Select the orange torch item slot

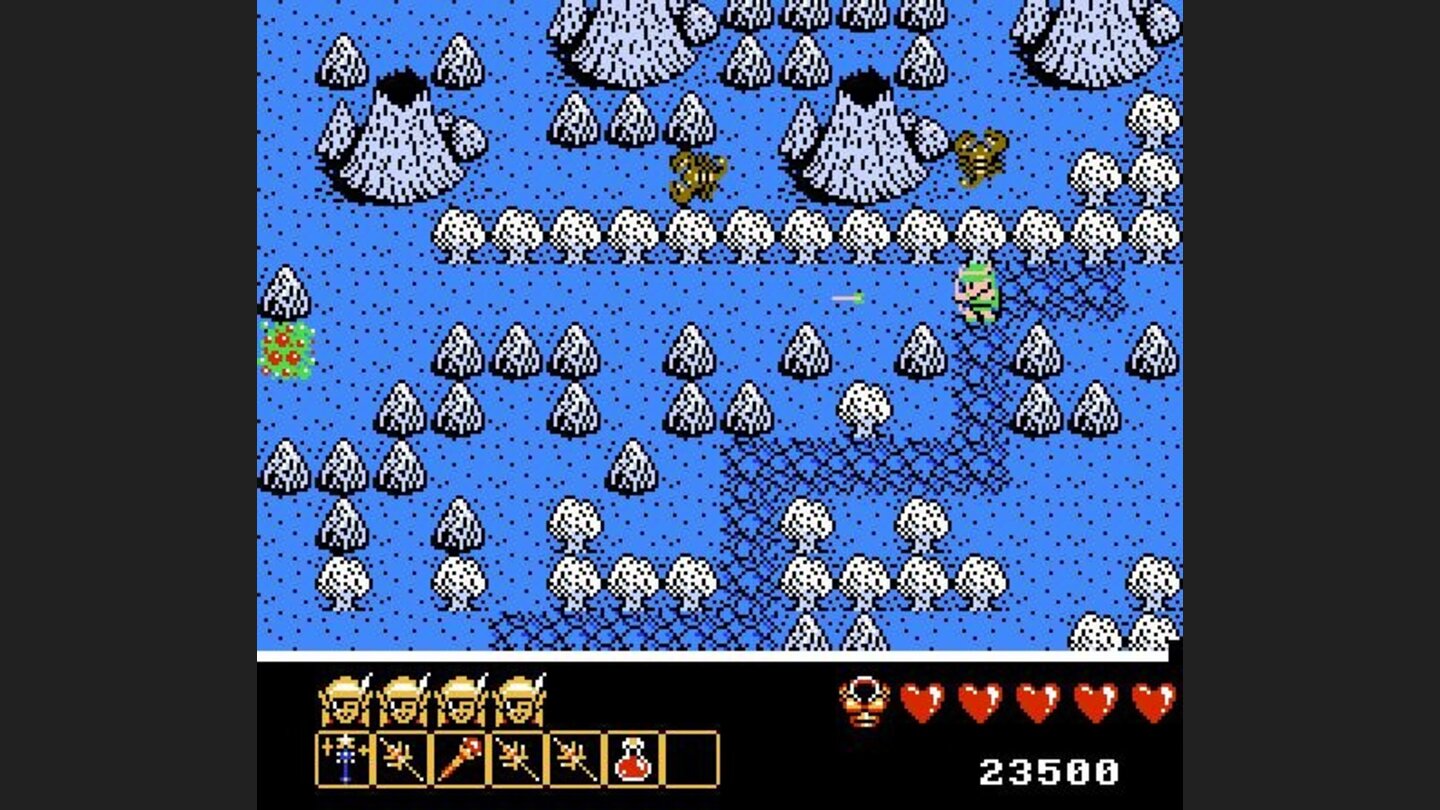[459, 759]
